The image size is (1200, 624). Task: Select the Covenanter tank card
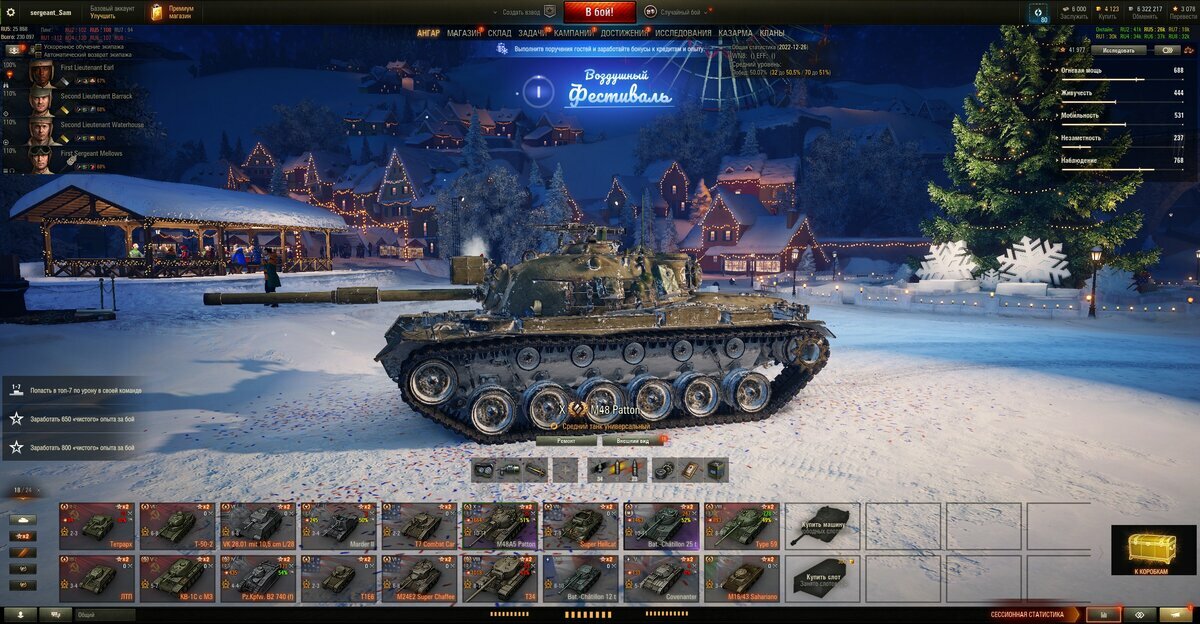point(661,578)
